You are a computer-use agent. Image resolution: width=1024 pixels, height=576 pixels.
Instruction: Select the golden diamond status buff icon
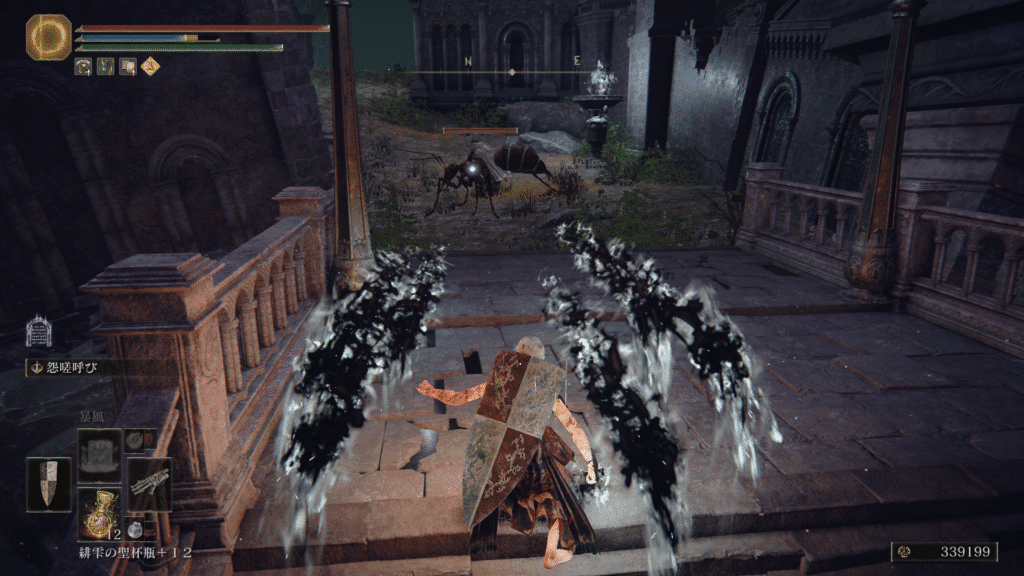tap(150, 67)
